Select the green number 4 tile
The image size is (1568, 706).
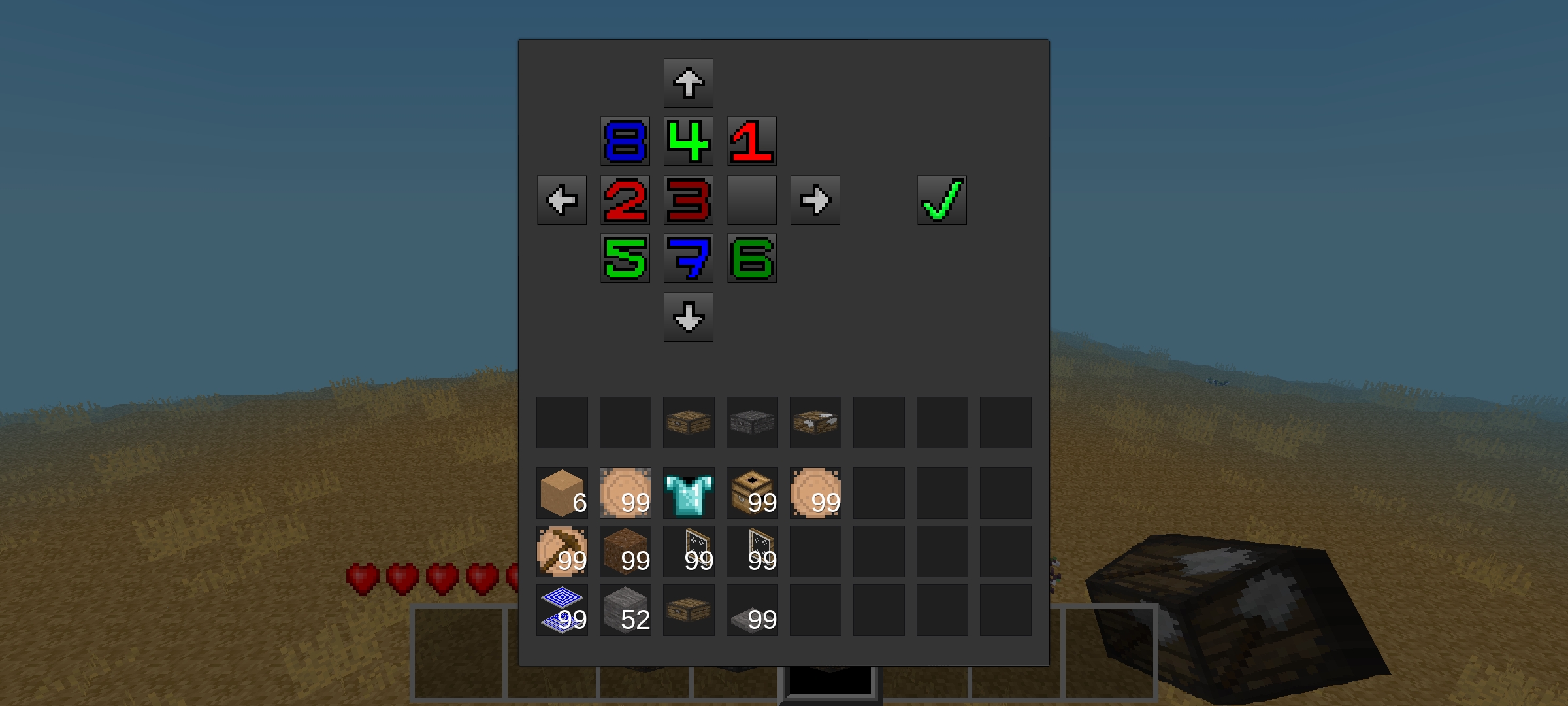688,141
